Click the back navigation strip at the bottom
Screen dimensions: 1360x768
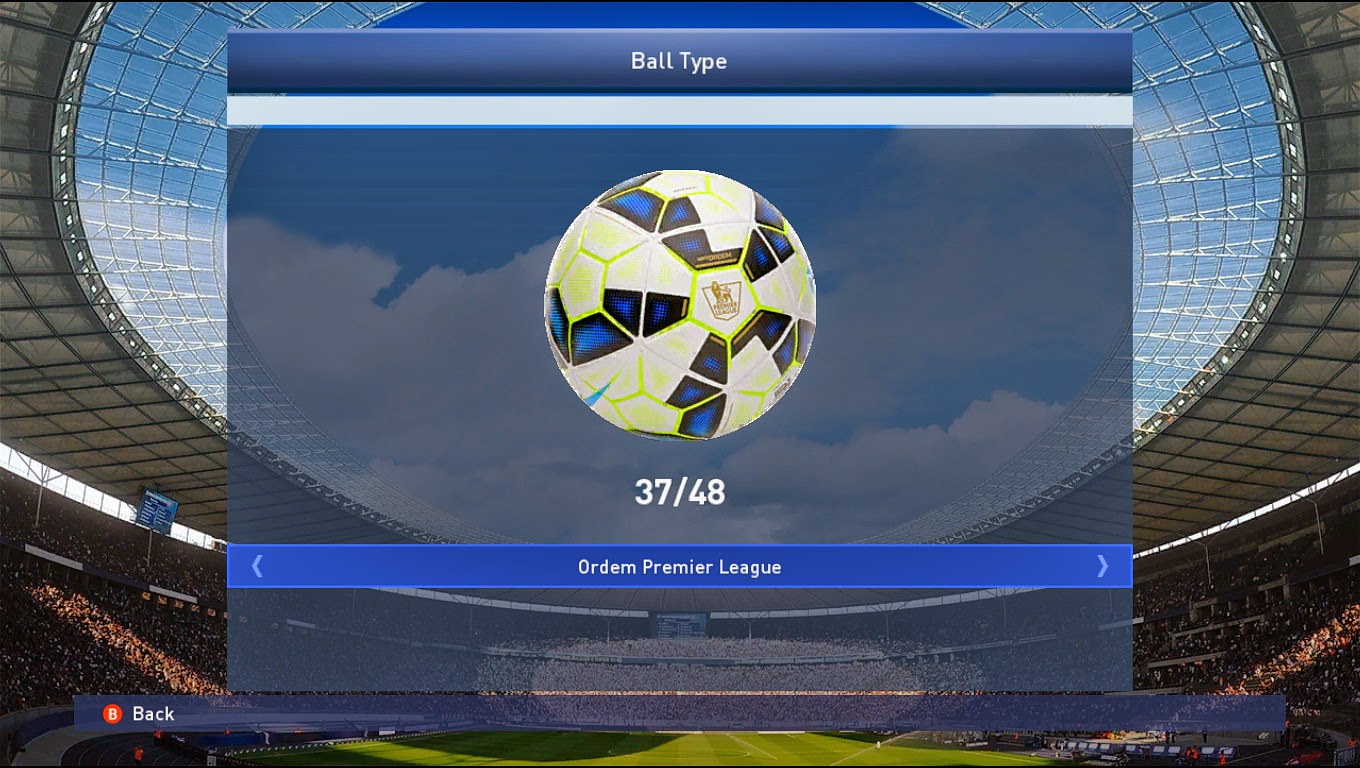point(680,714)
